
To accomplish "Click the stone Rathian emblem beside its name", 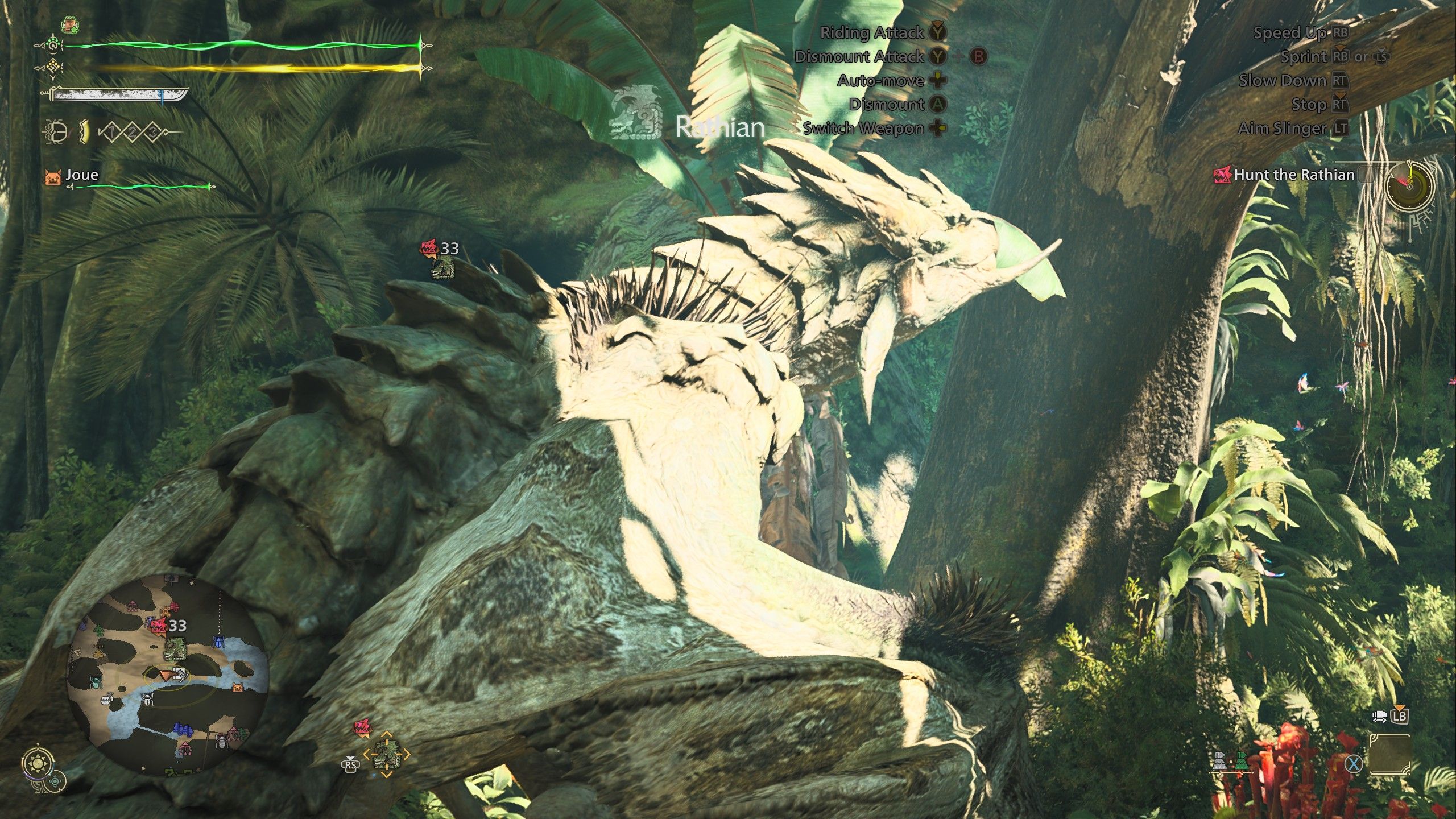I will (638, 113).
